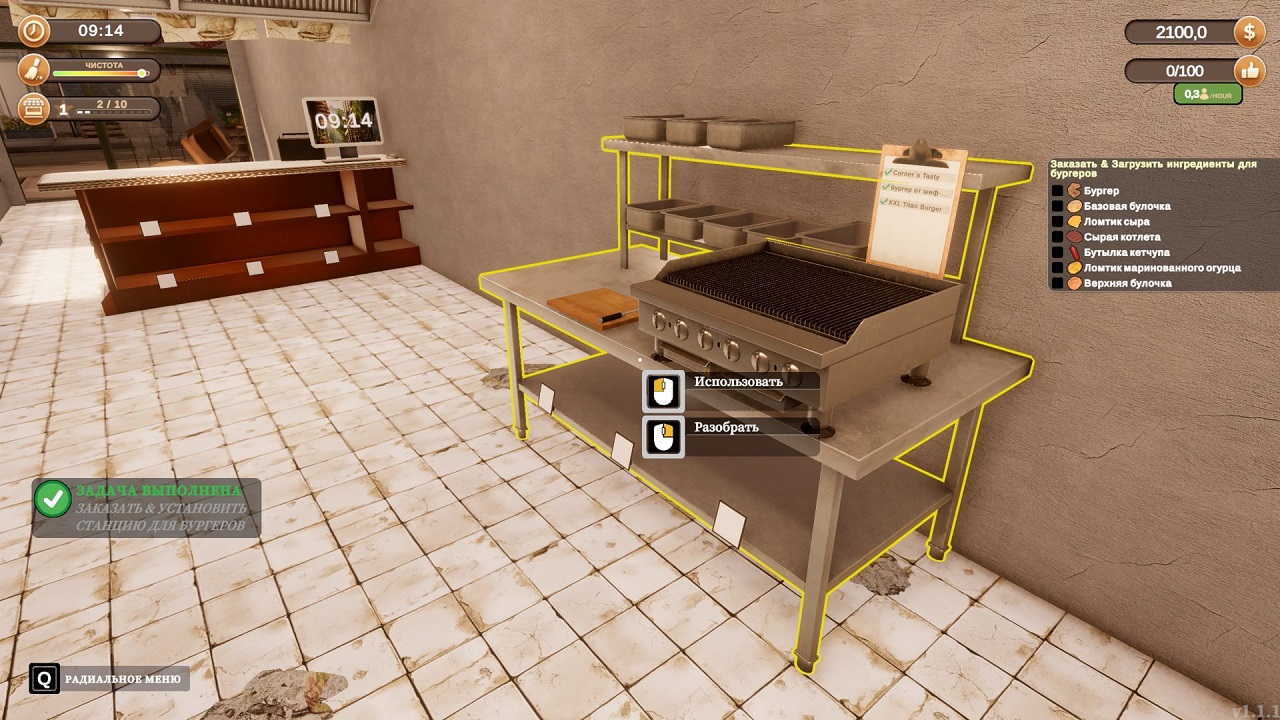Screen dimensions: 1280x720
Task: Check the Ломтик маринованного огурца checkbox
Action: pyautogui.click(x=1057, y=267)
